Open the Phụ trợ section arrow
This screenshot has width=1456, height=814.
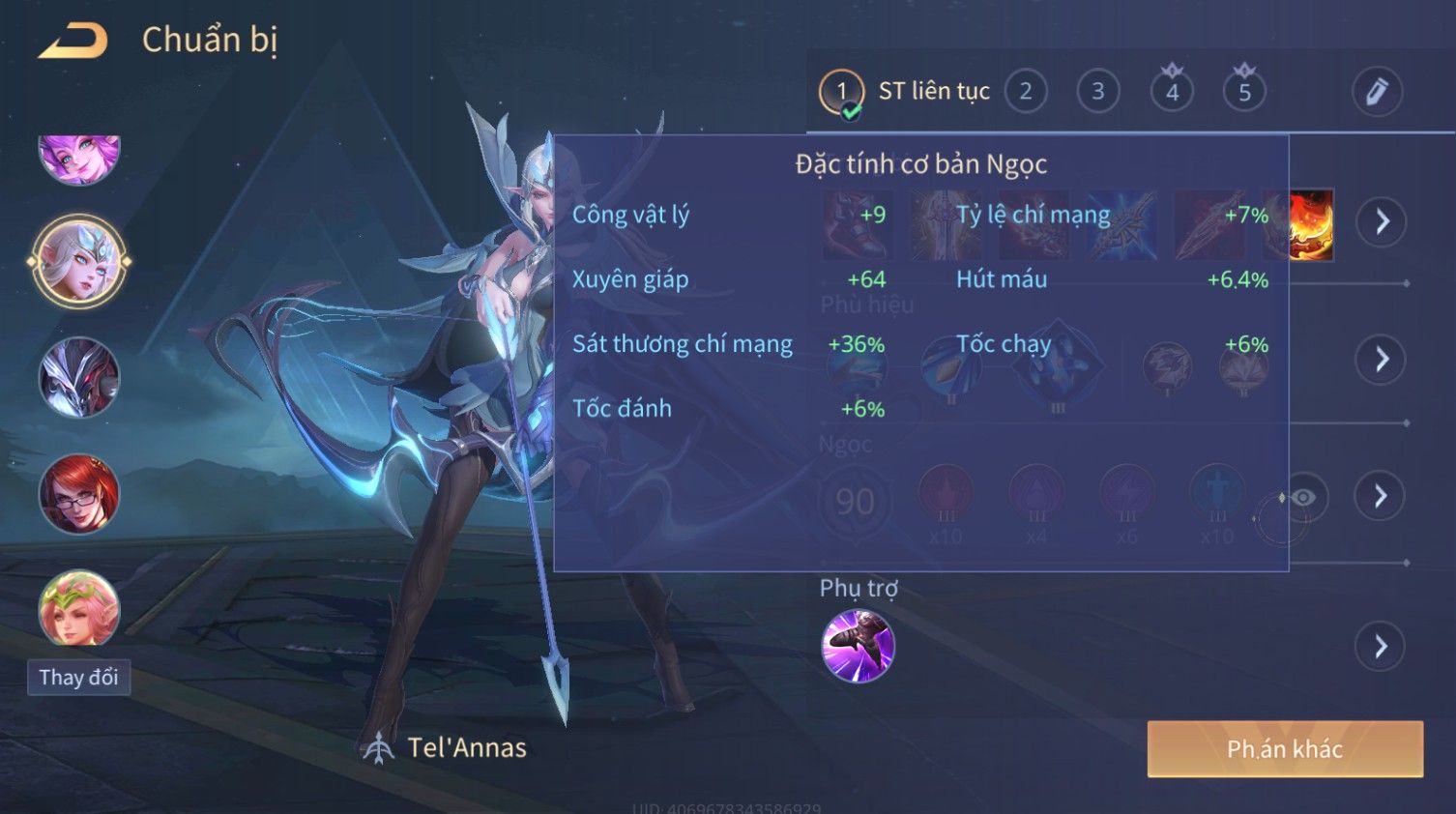[1382, 646]
